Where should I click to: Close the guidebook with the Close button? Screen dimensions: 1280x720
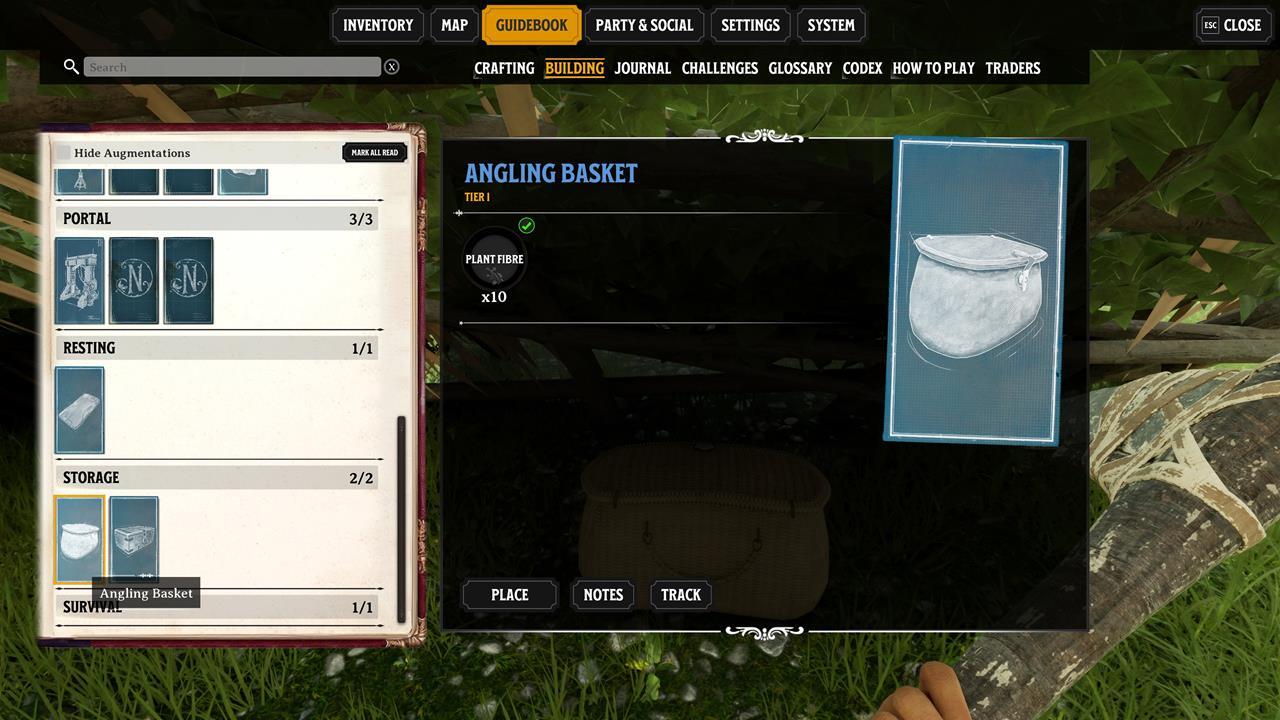pos(1234,25)
